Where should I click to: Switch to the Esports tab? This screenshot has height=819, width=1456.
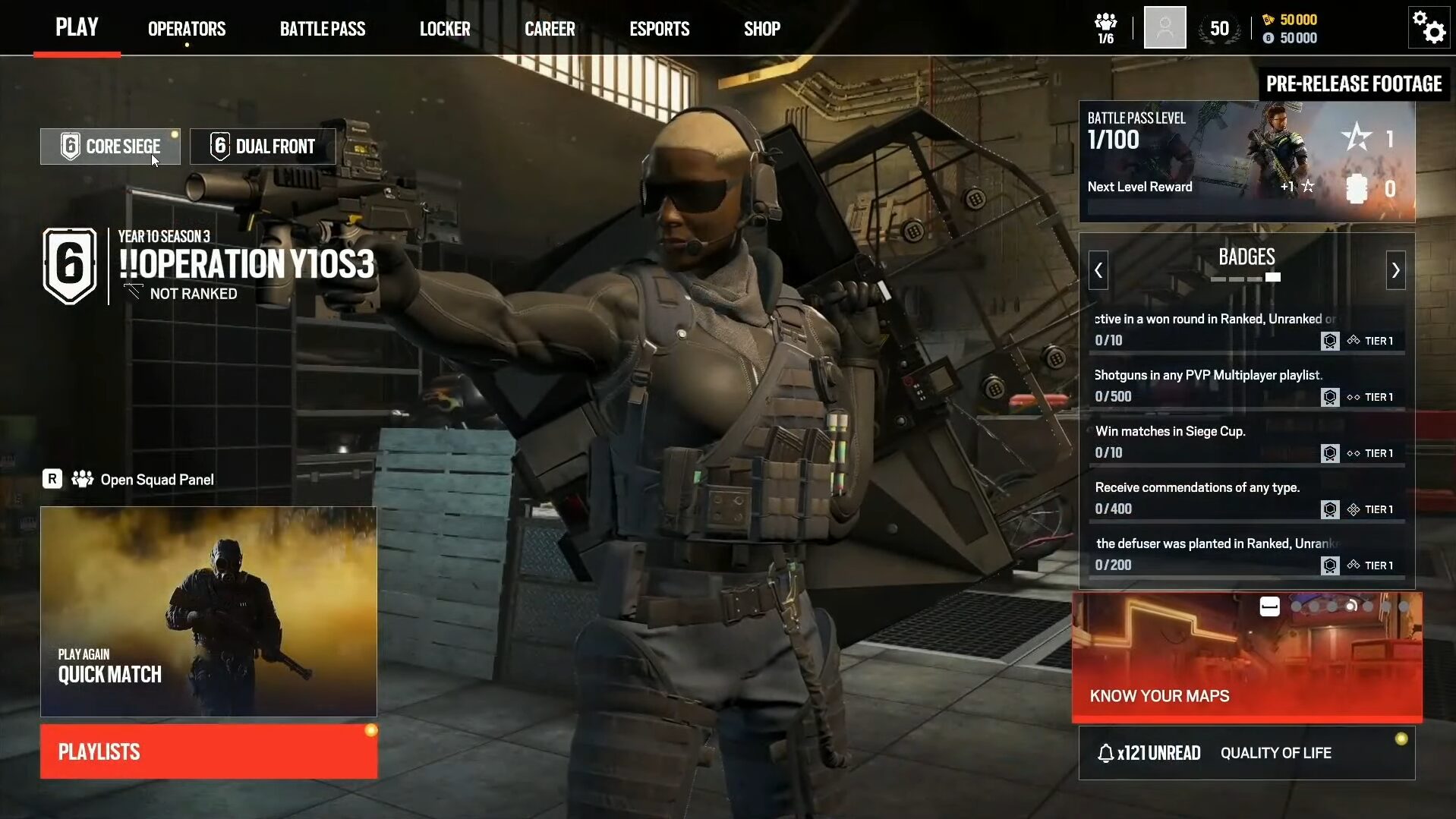(658, 28)
